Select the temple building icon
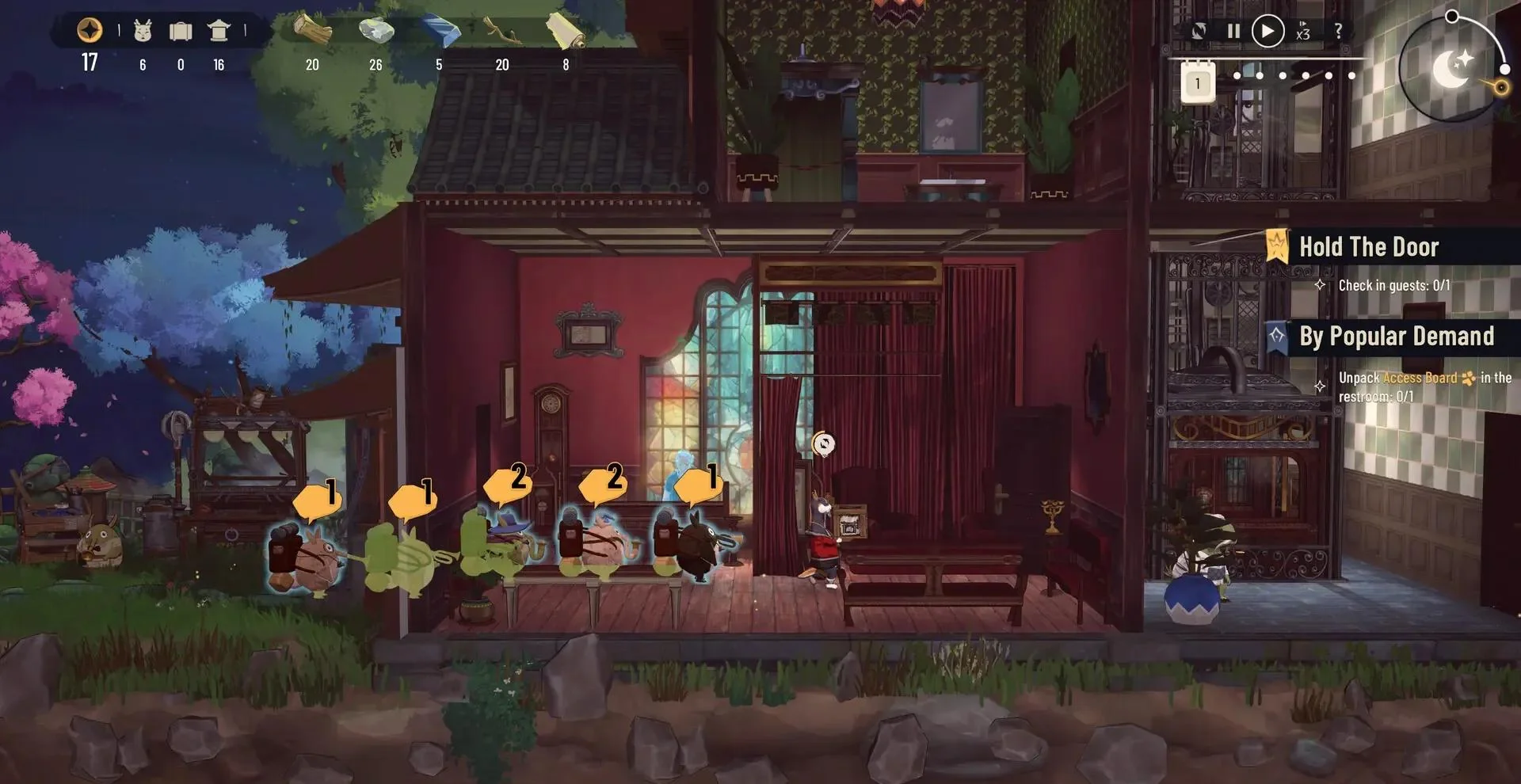This screenshot has height=784, width=1521. point(219,32)
